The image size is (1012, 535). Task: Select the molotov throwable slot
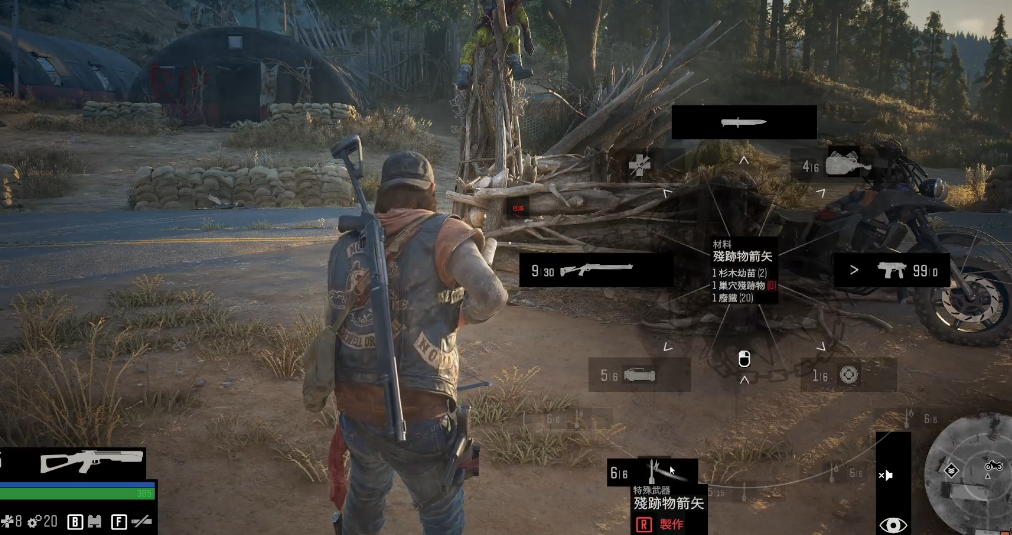pos(834,165)
